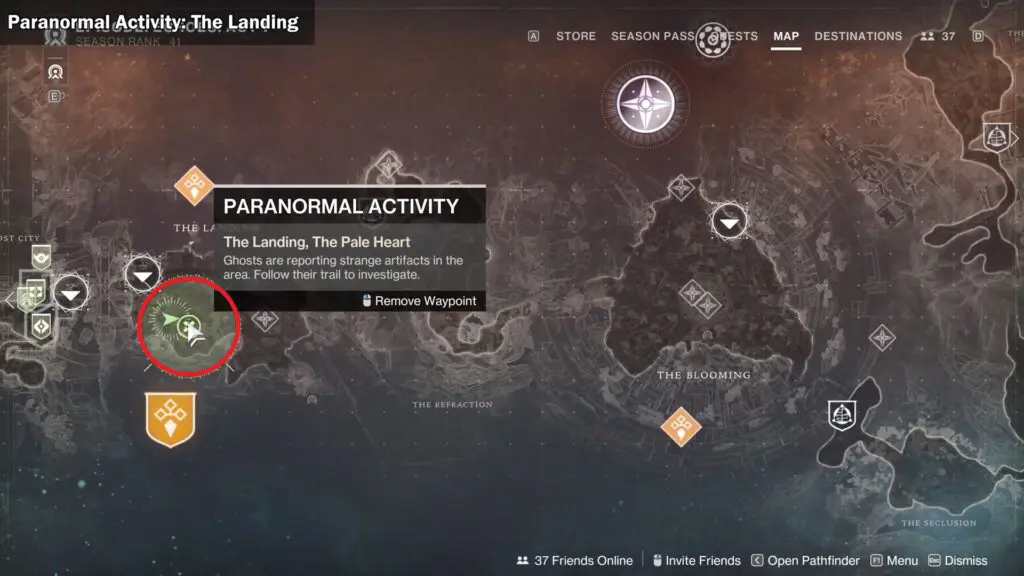The width and height of the screenshot is (1024, 576).
Task: Select the Paranormal Activity marker circled in red
Action: (188, 326)
